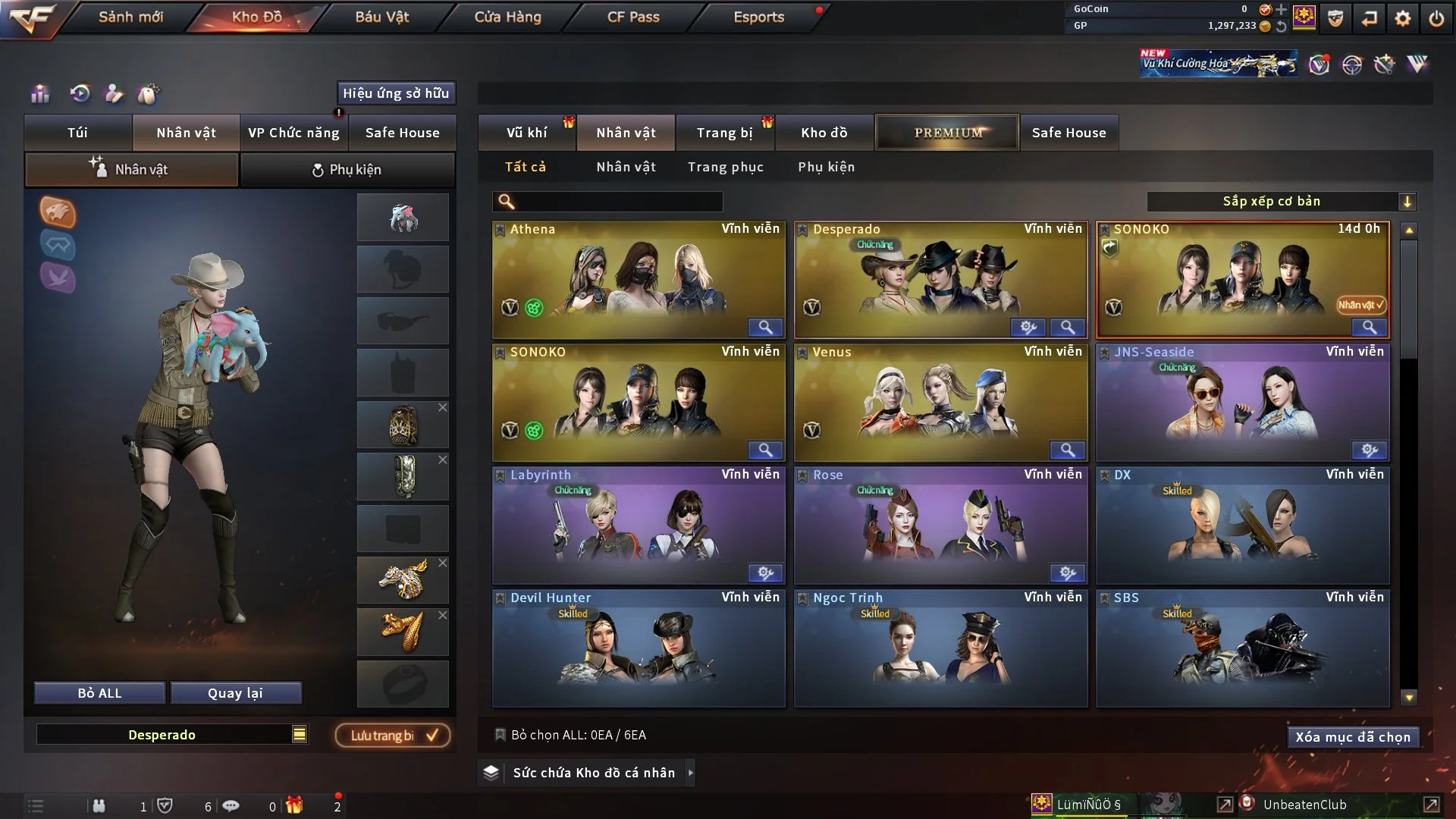1456x819 pixels.
Task: Open Settings via the gear icon
Action: point(1404,17)
